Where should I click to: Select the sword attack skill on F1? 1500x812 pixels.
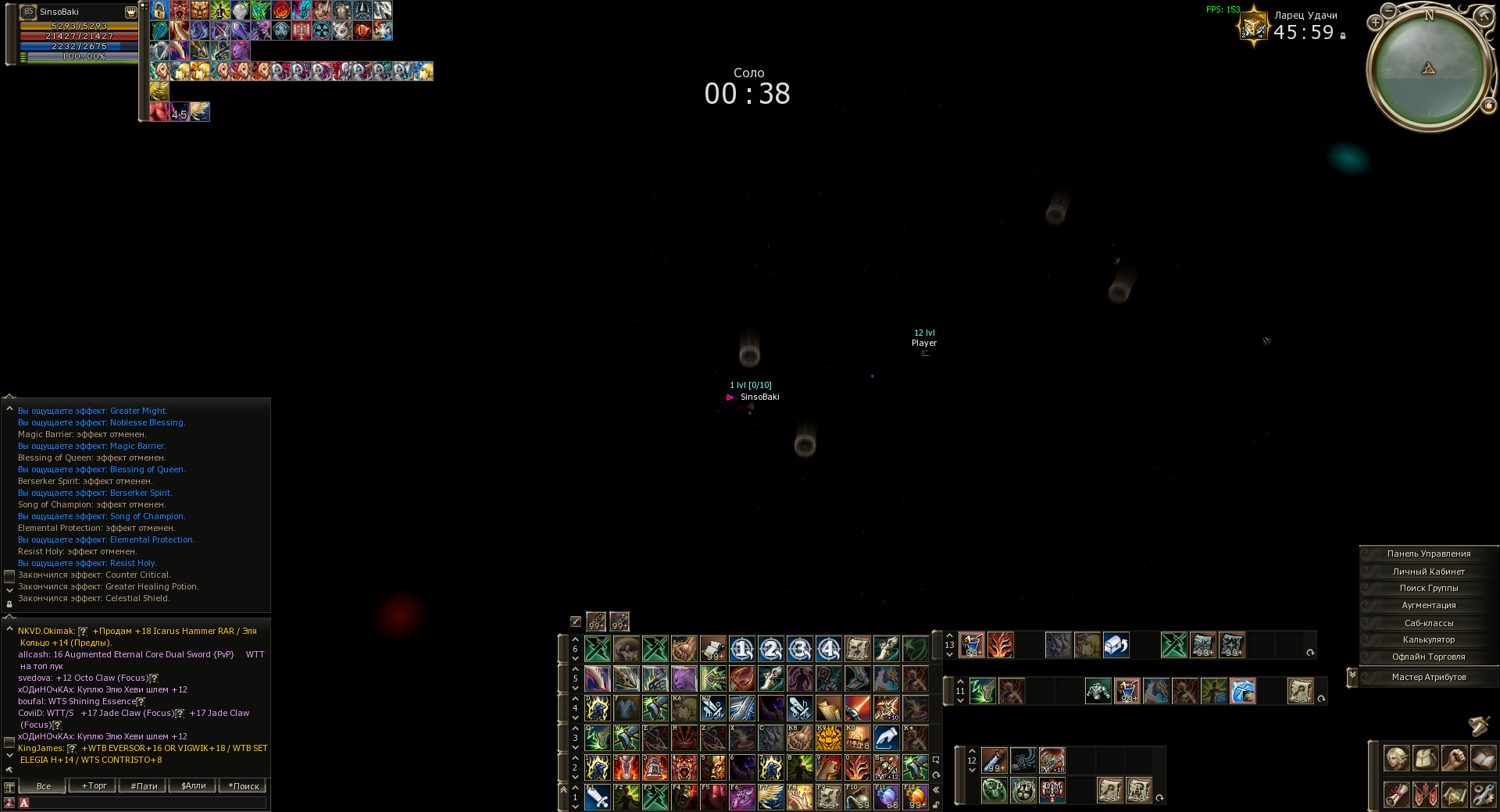pos(598,798)
